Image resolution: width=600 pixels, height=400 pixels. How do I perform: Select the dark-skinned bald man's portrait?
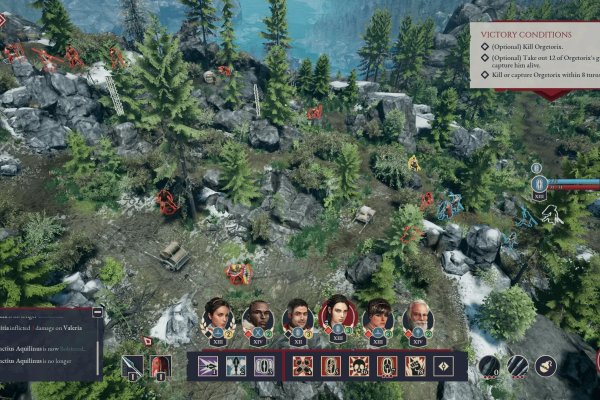click(257, 315)
